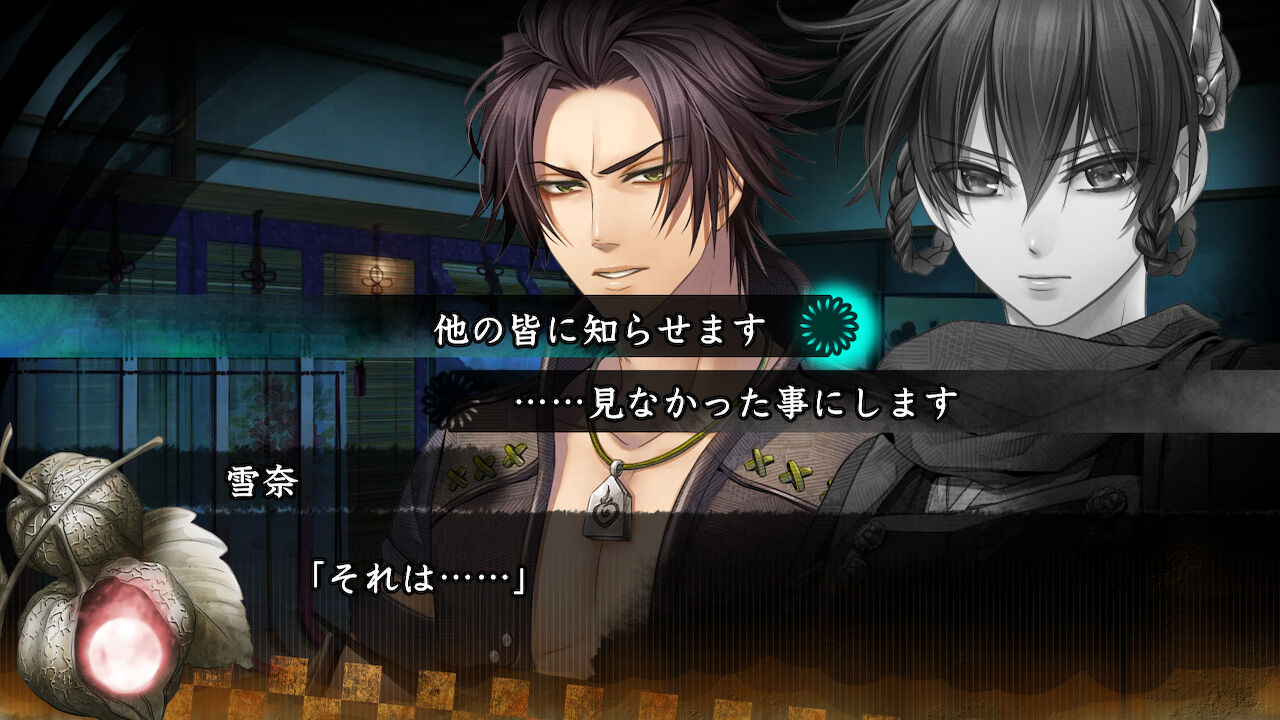The width and height of the screenshot is (1280, 720).
Task: Expand the first choice banner strip
Action: tap(640, 325)
